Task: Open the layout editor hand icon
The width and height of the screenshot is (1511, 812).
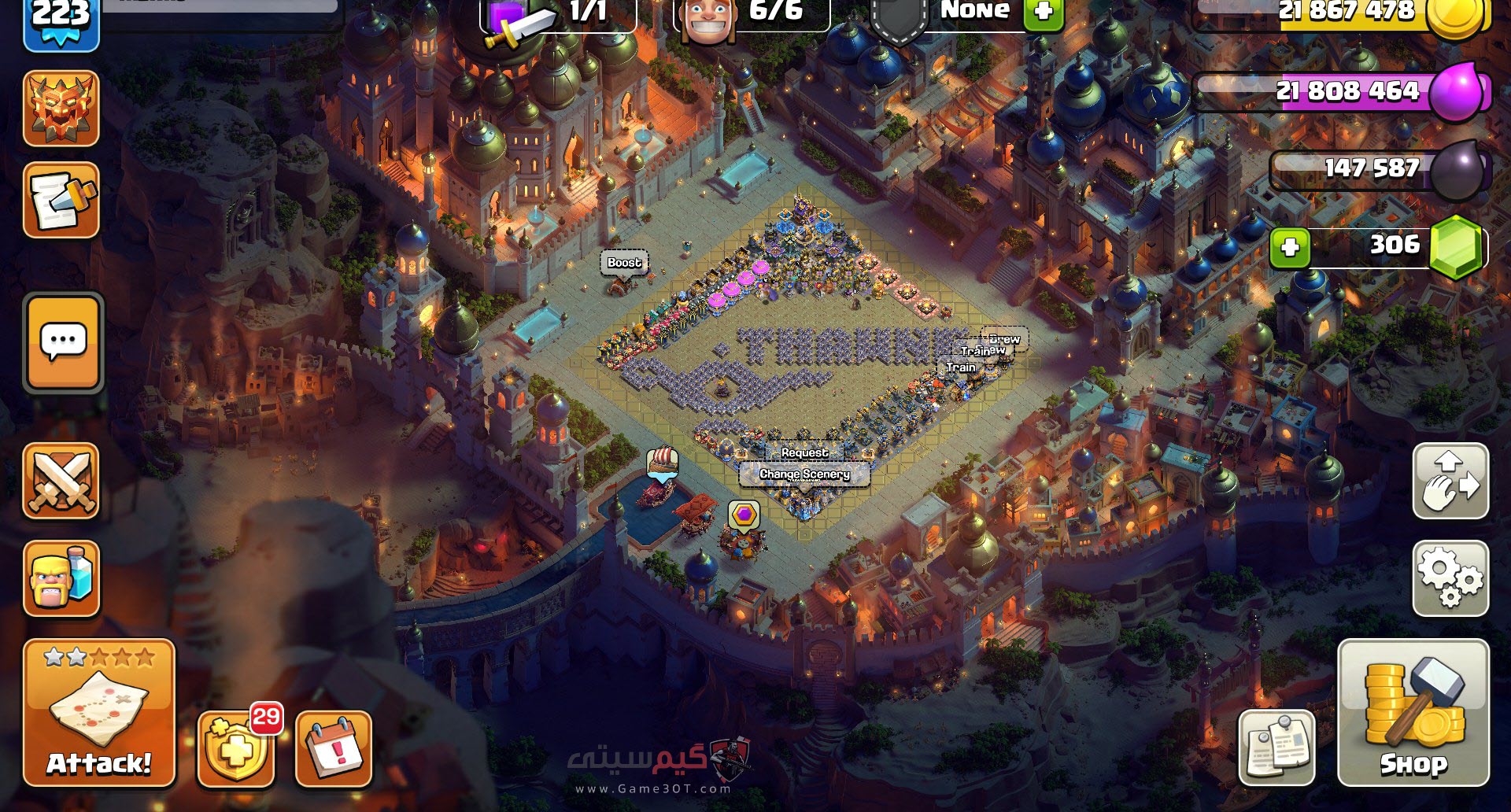Action: pyautogui.click(x=1450, y=481)
